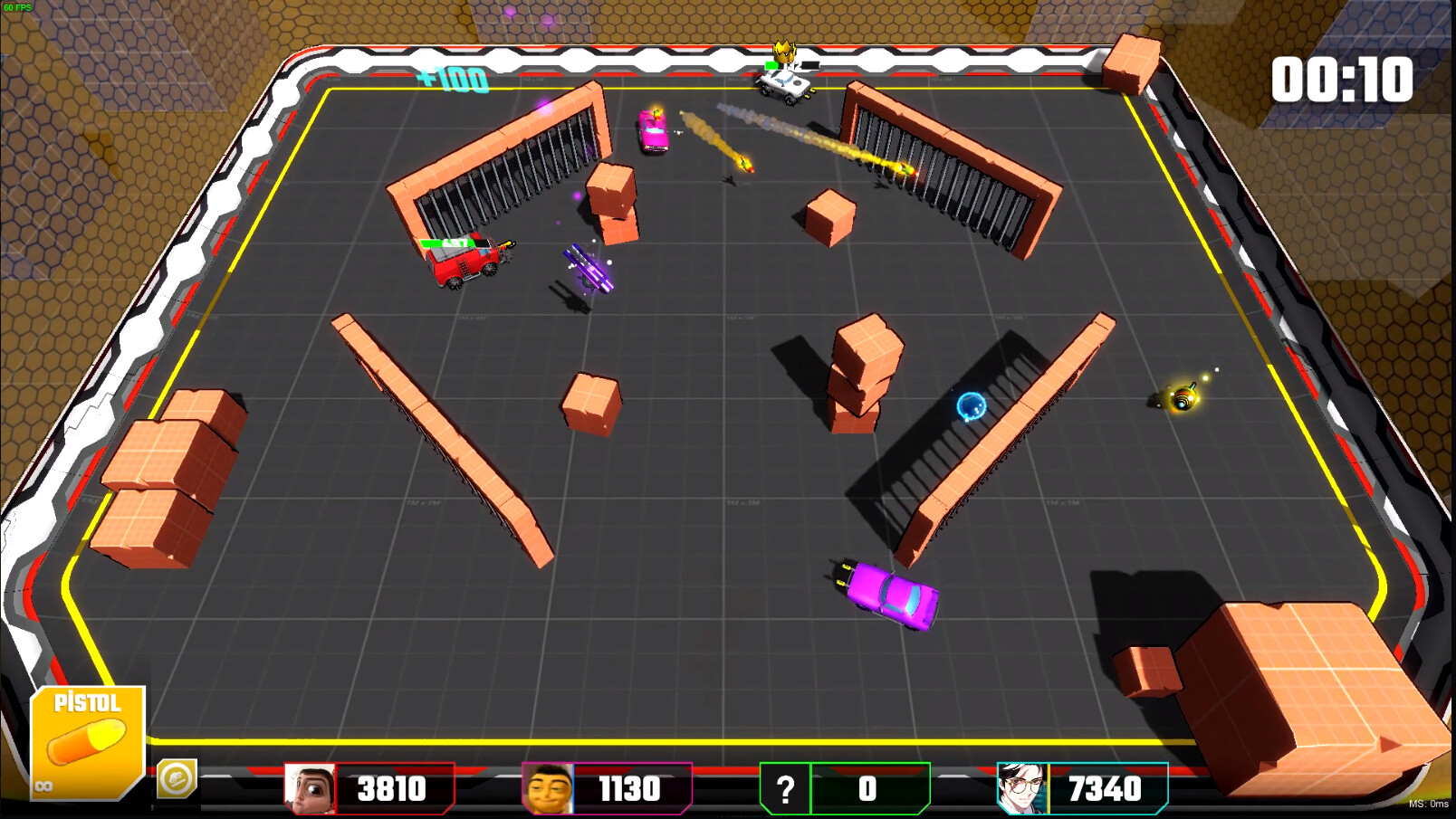Click the question mark avatar in the green frame

[784, 787]
